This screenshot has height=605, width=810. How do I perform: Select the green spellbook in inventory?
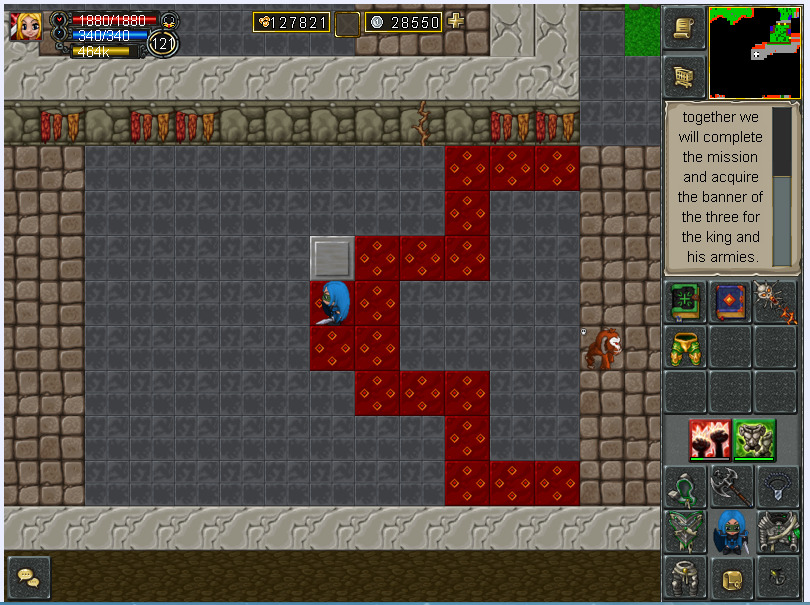[686, 302]
